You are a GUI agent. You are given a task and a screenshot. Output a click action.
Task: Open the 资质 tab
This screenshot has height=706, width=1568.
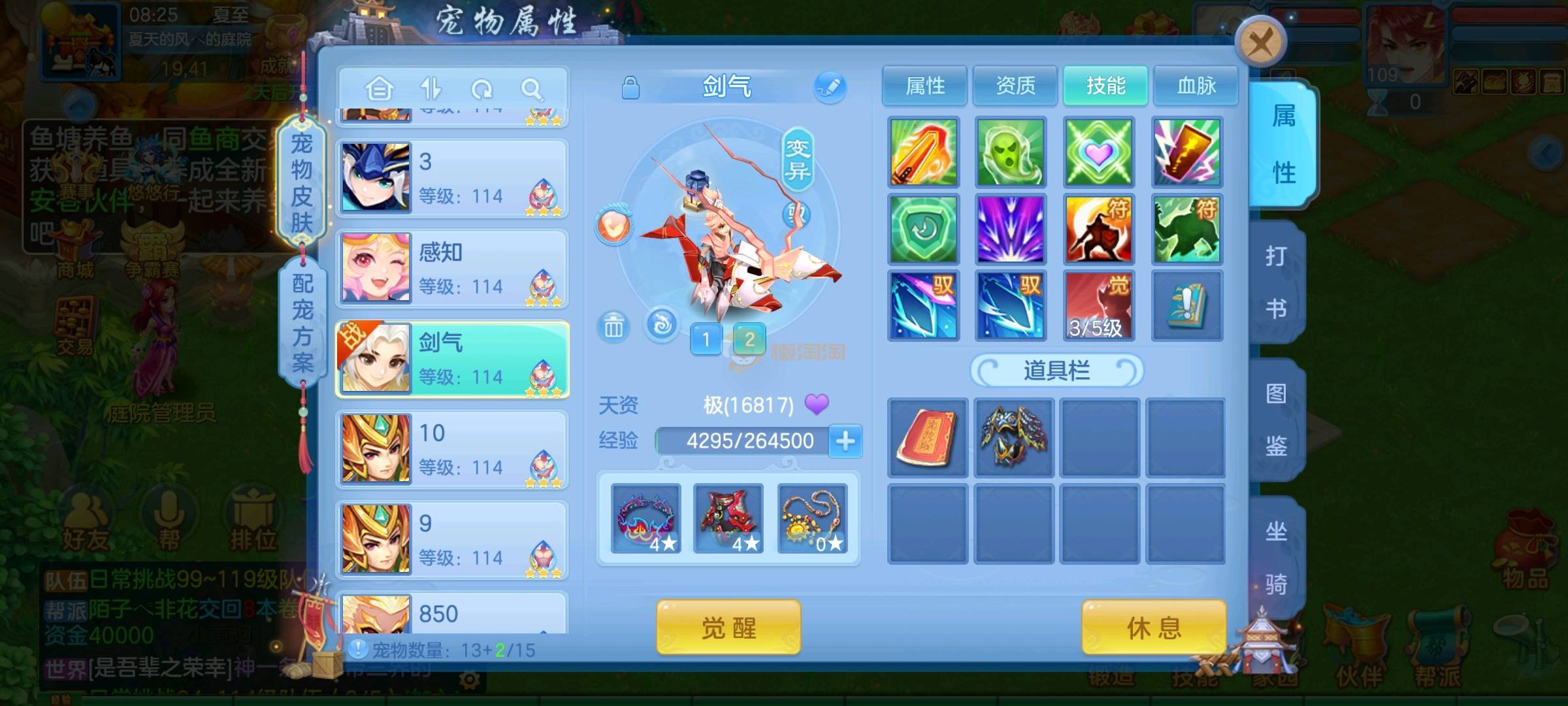(1015, 86)
